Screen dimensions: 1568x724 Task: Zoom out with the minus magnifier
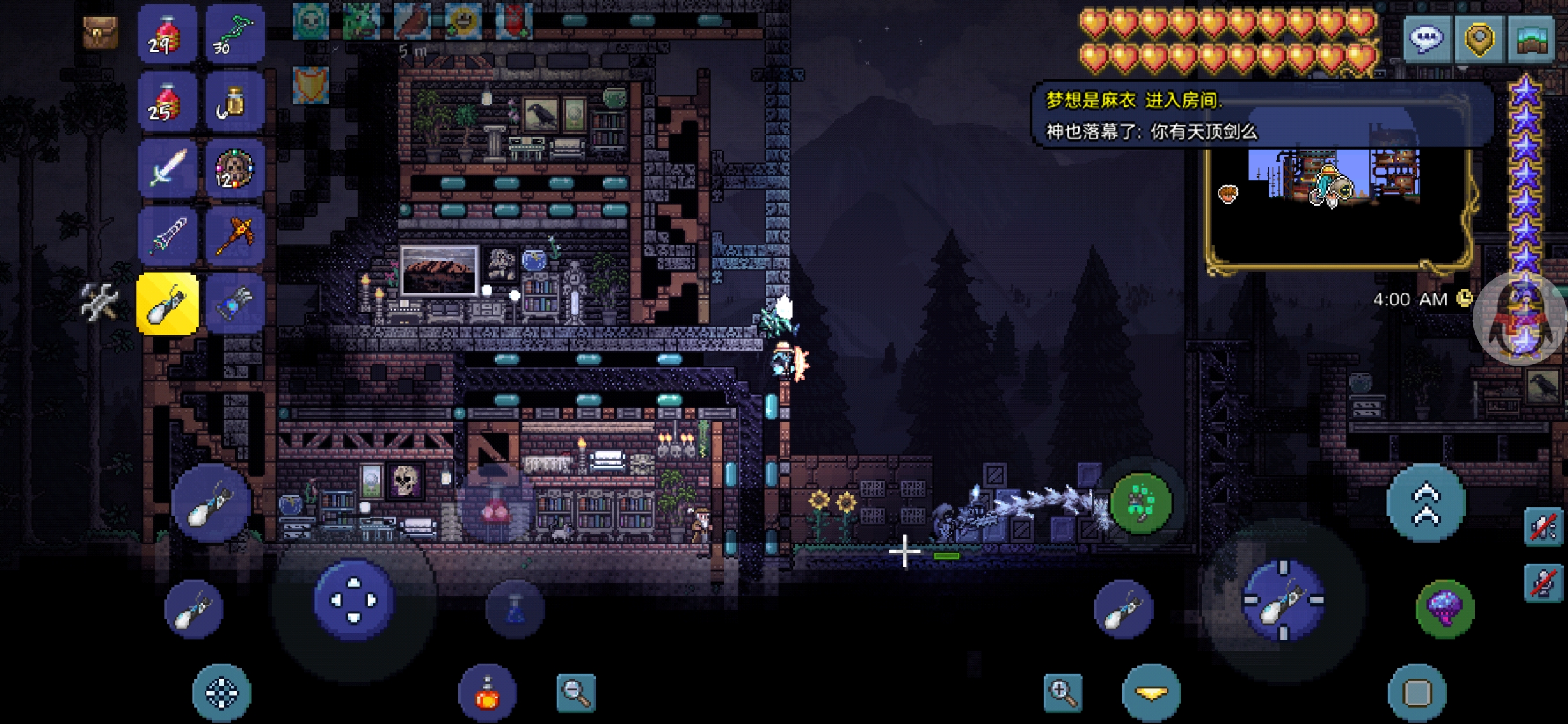coord(576,691)
